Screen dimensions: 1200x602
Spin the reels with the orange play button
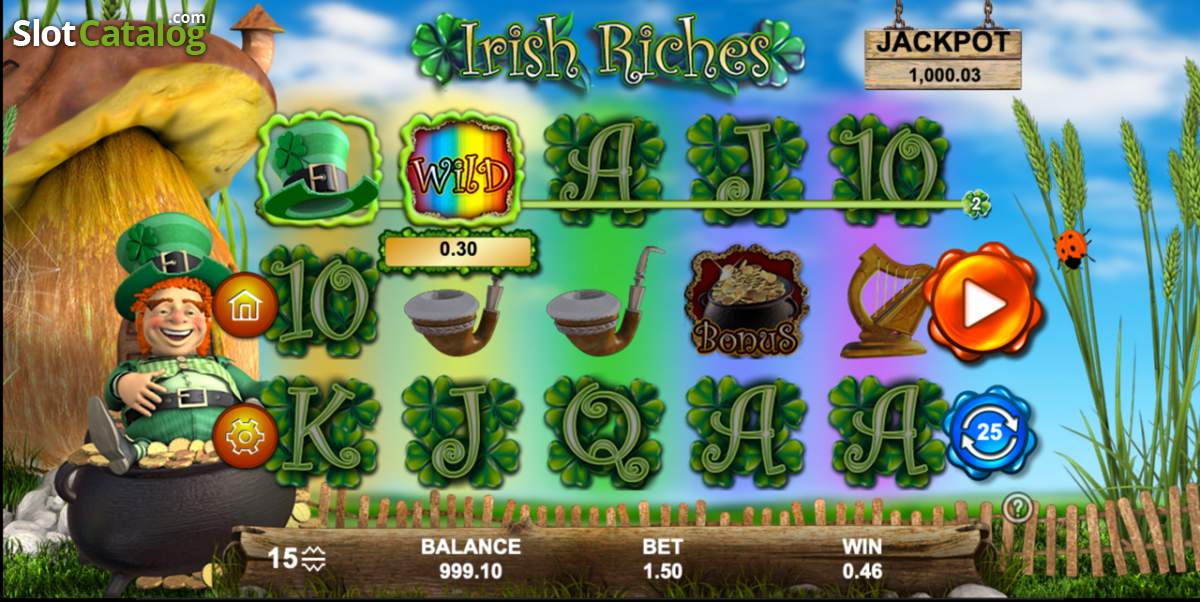981,302
